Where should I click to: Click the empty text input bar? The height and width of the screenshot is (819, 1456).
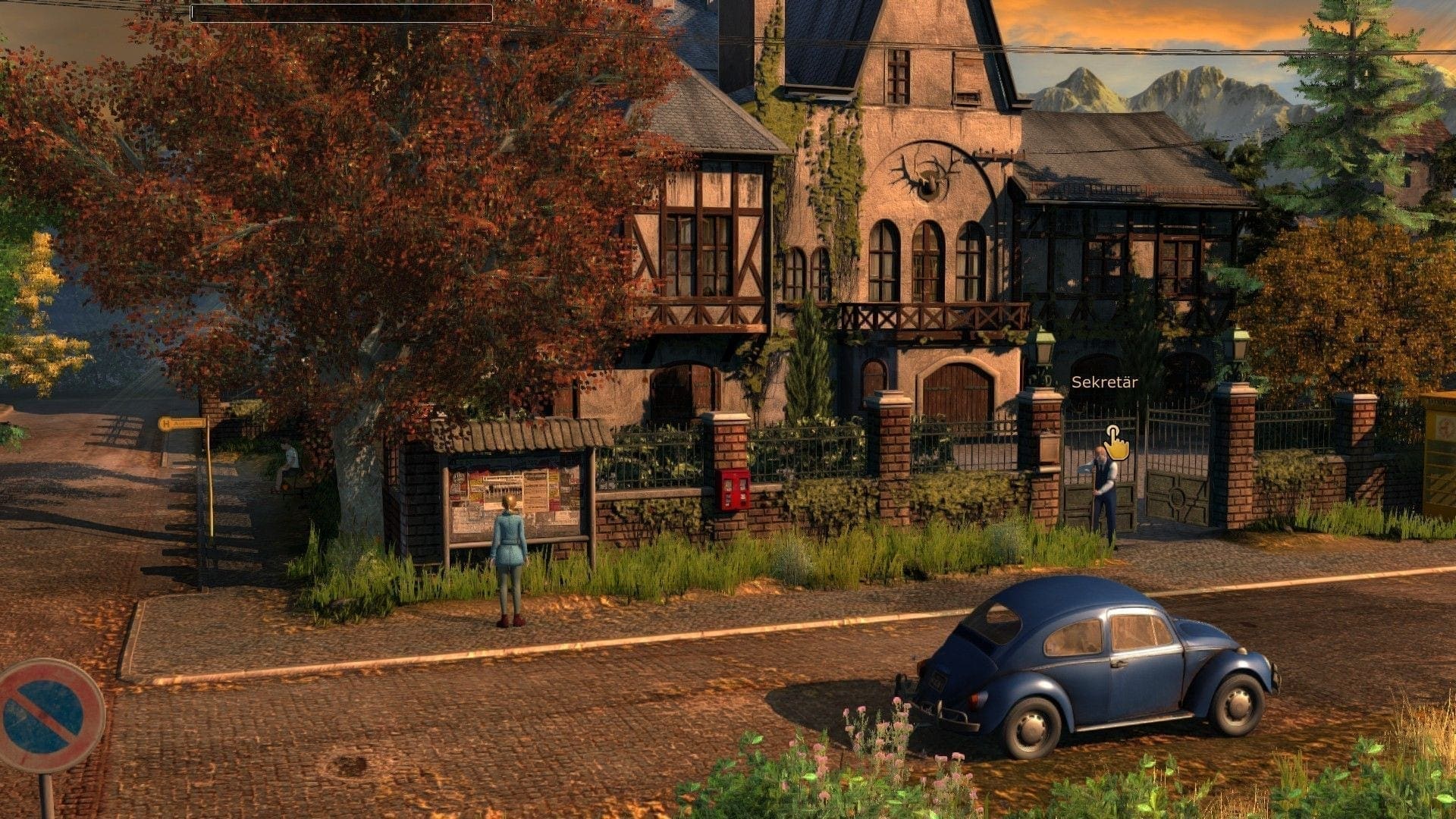(x=341, y=13)
